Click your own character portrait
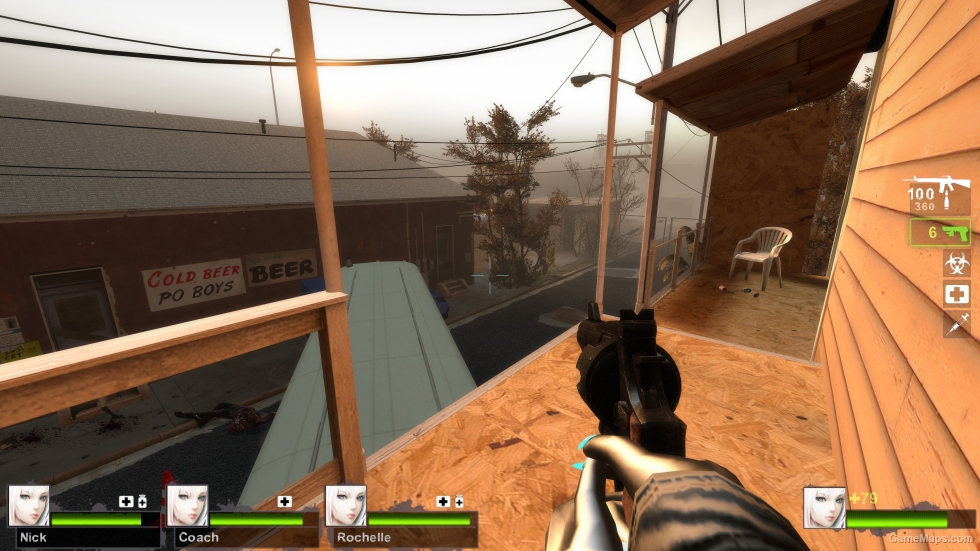Viewport: 980px width, 551px height. [824, 507]
